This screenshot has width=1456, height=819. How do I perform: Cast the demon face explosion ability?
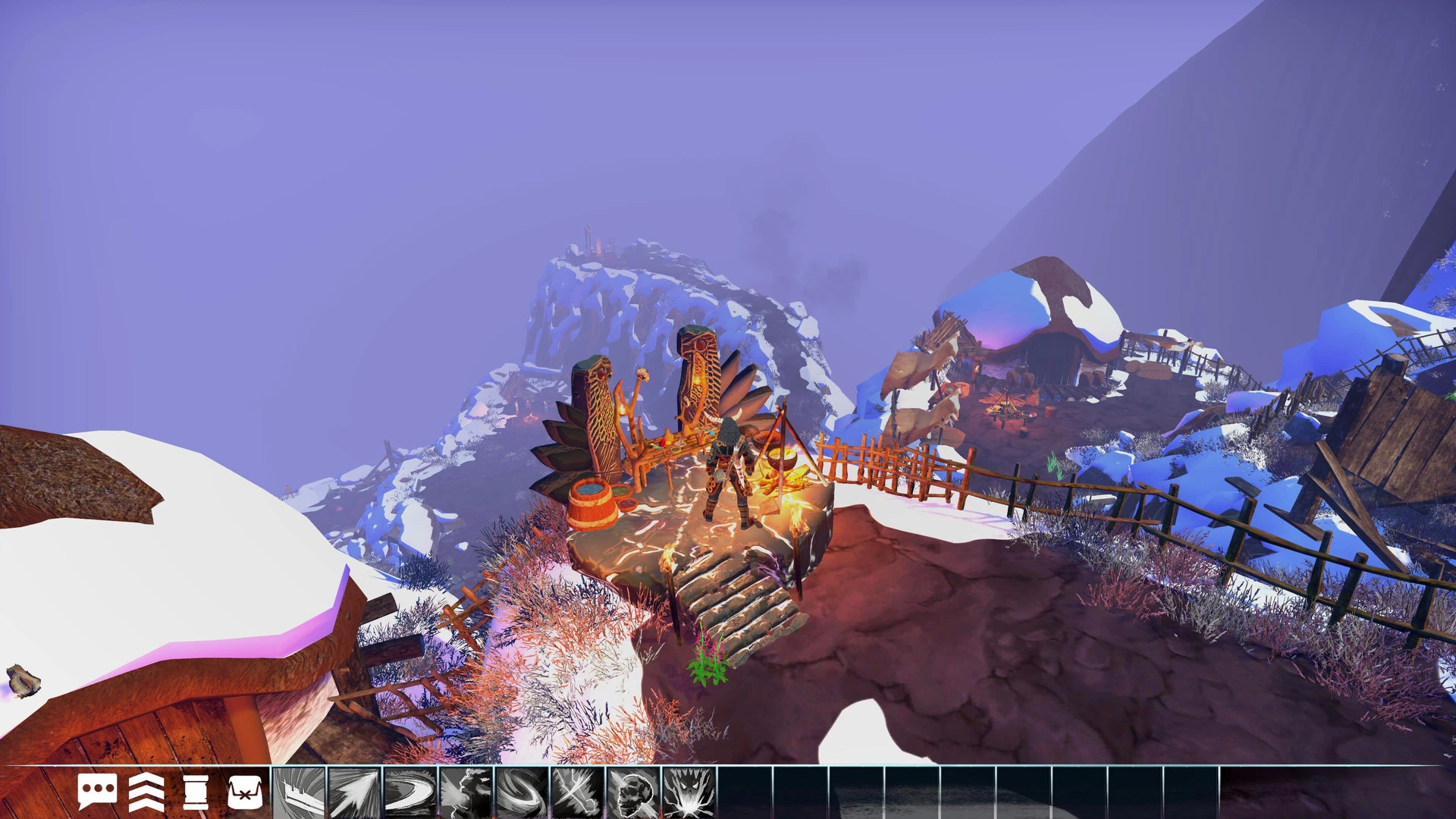689,792
